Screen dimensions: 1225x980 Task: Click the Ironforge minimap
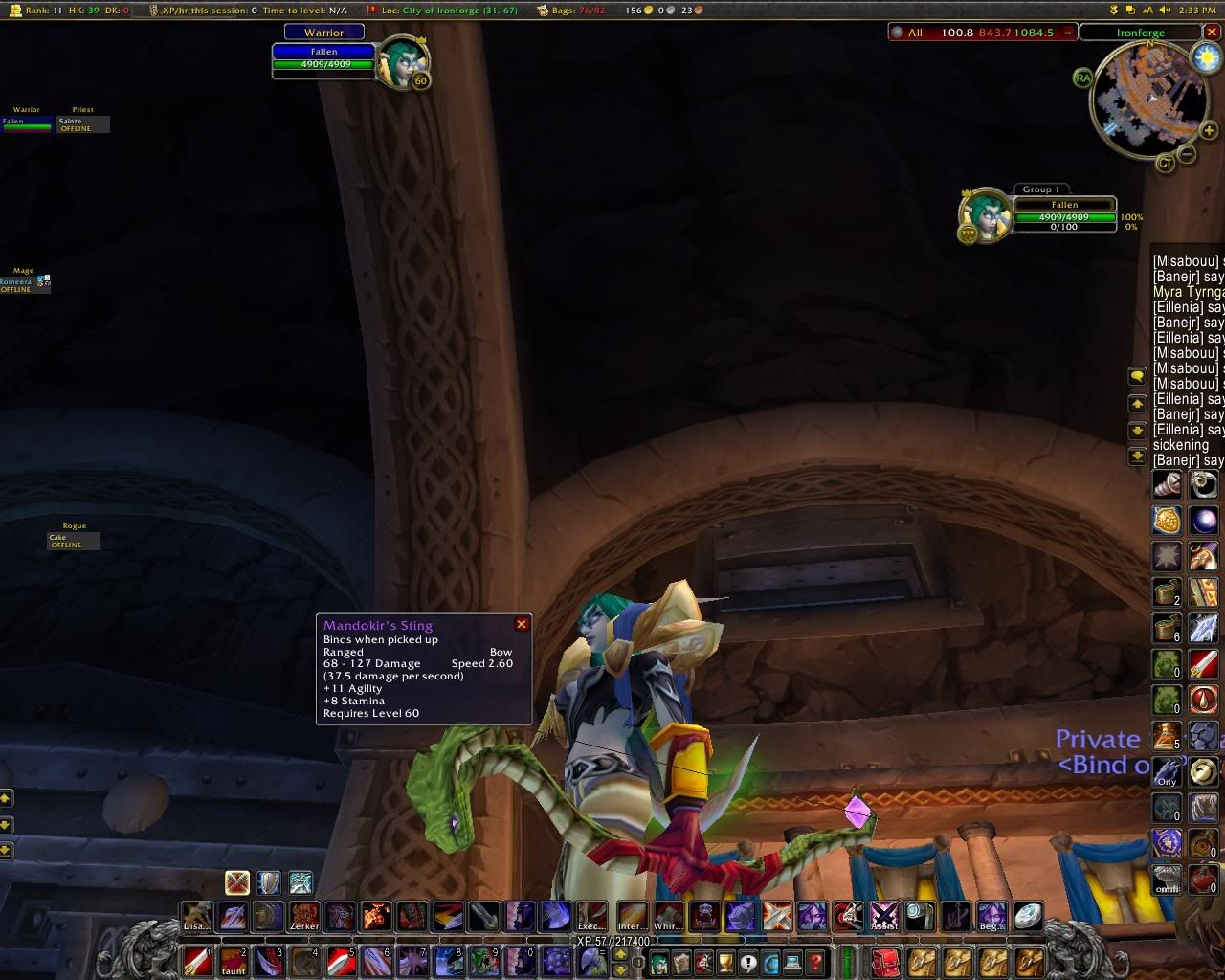1149,100
